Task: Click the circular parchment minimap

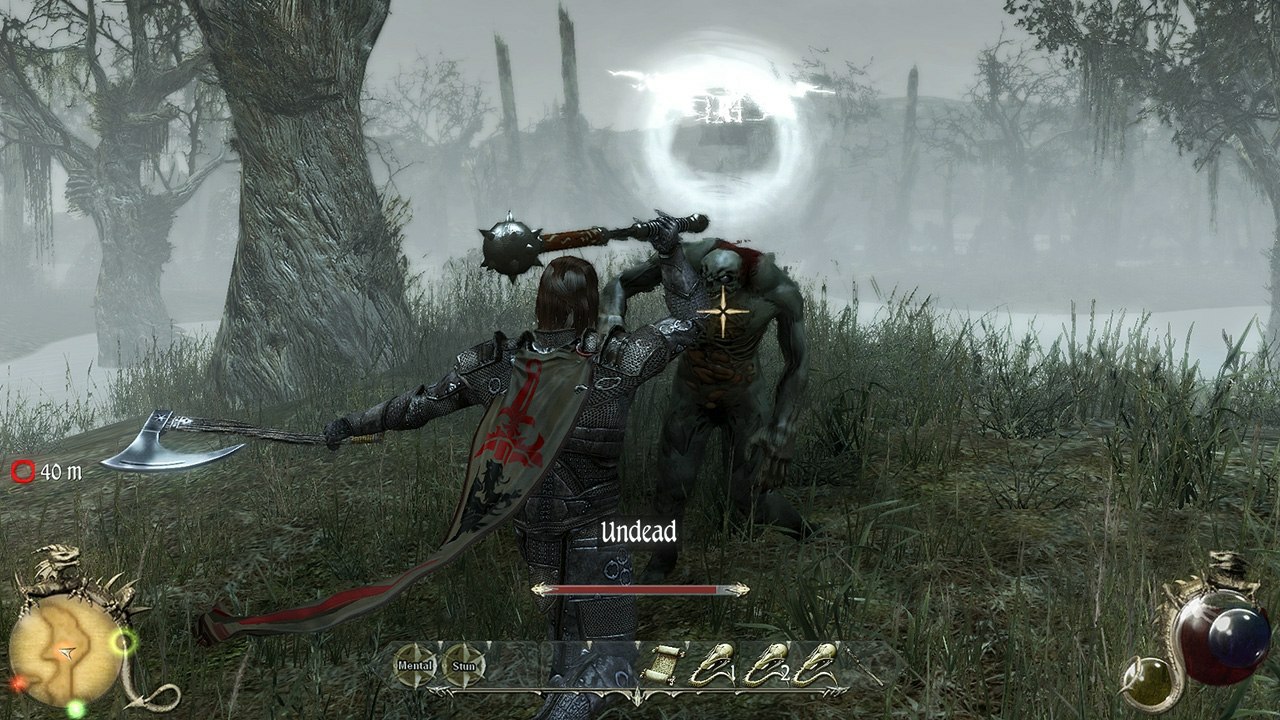Action: pos(66,651)
